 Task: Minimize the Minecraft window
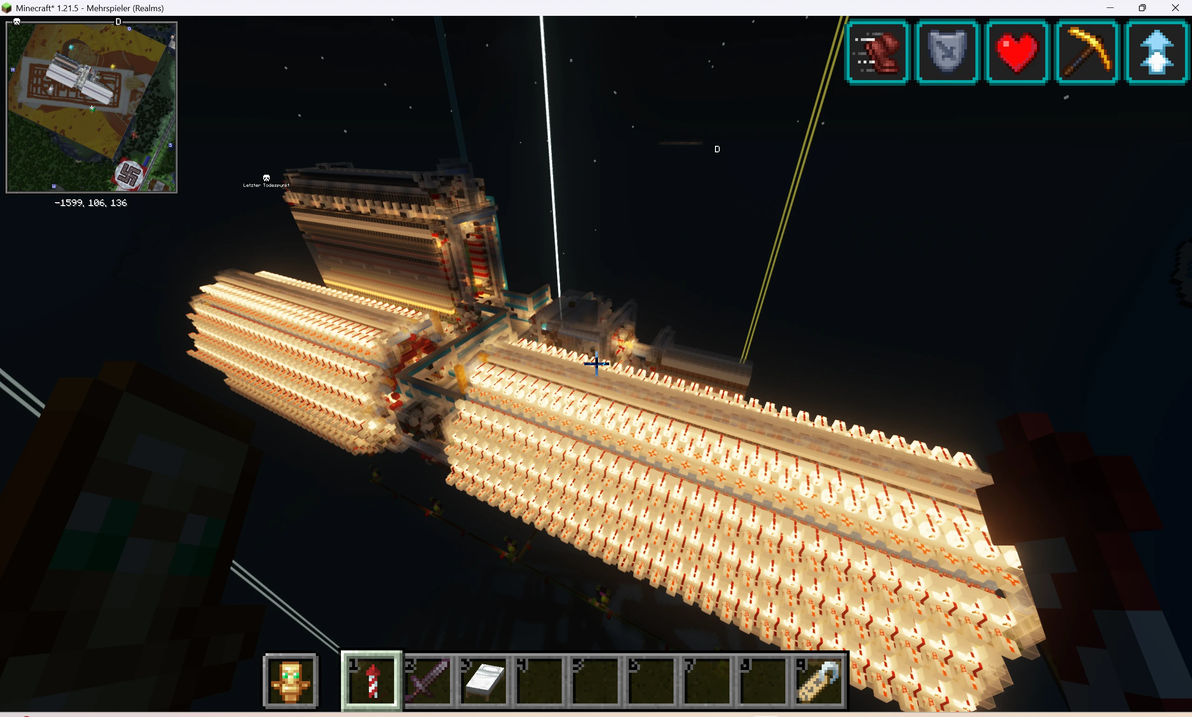click(x=1110, y=8)
